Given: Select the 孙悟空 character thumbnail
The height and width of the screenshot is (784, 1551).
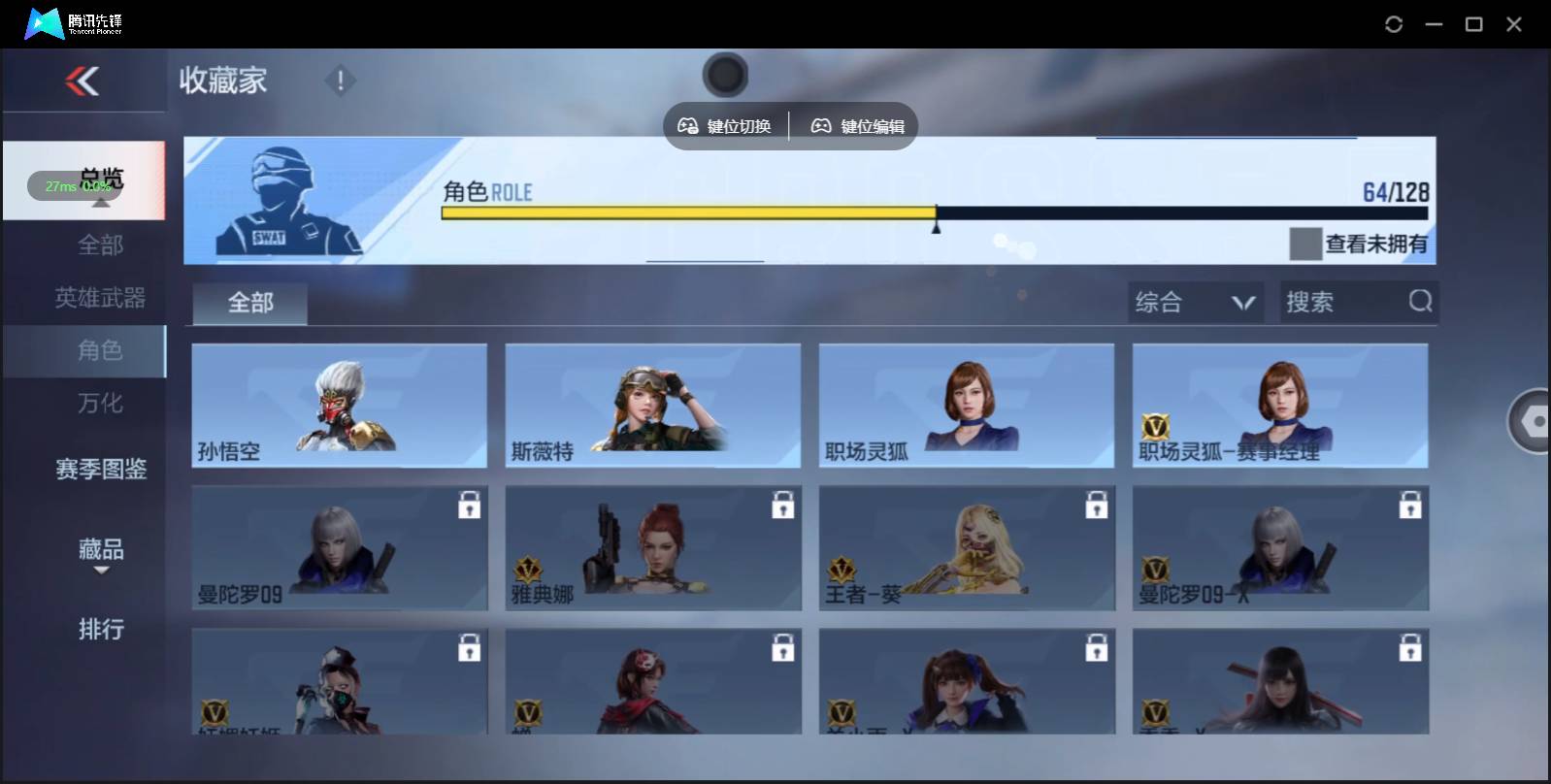Looking at the screenshot, I should pyautogui.click(x=339, y=406).
